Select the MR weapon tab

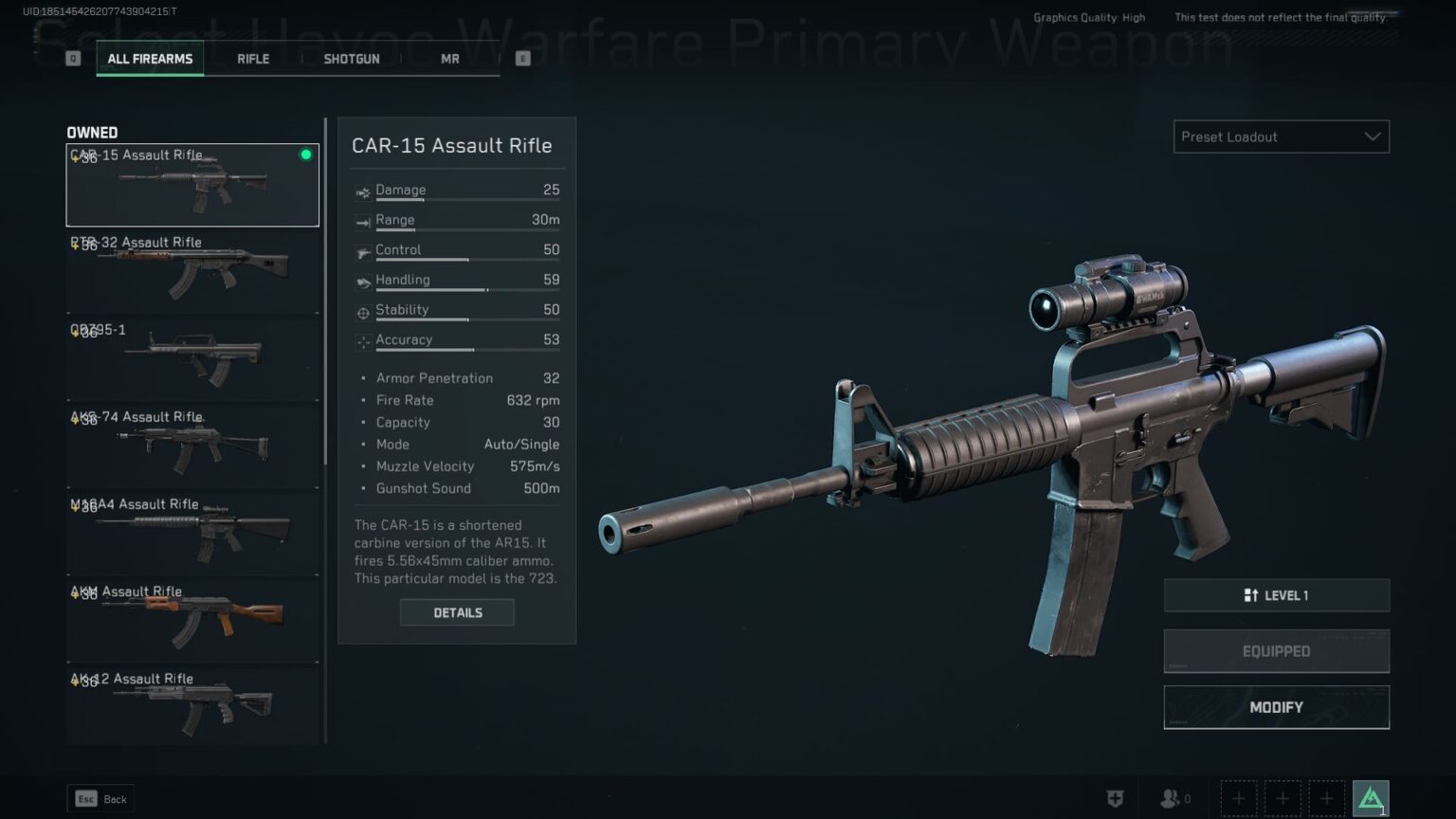pos(450,59)
